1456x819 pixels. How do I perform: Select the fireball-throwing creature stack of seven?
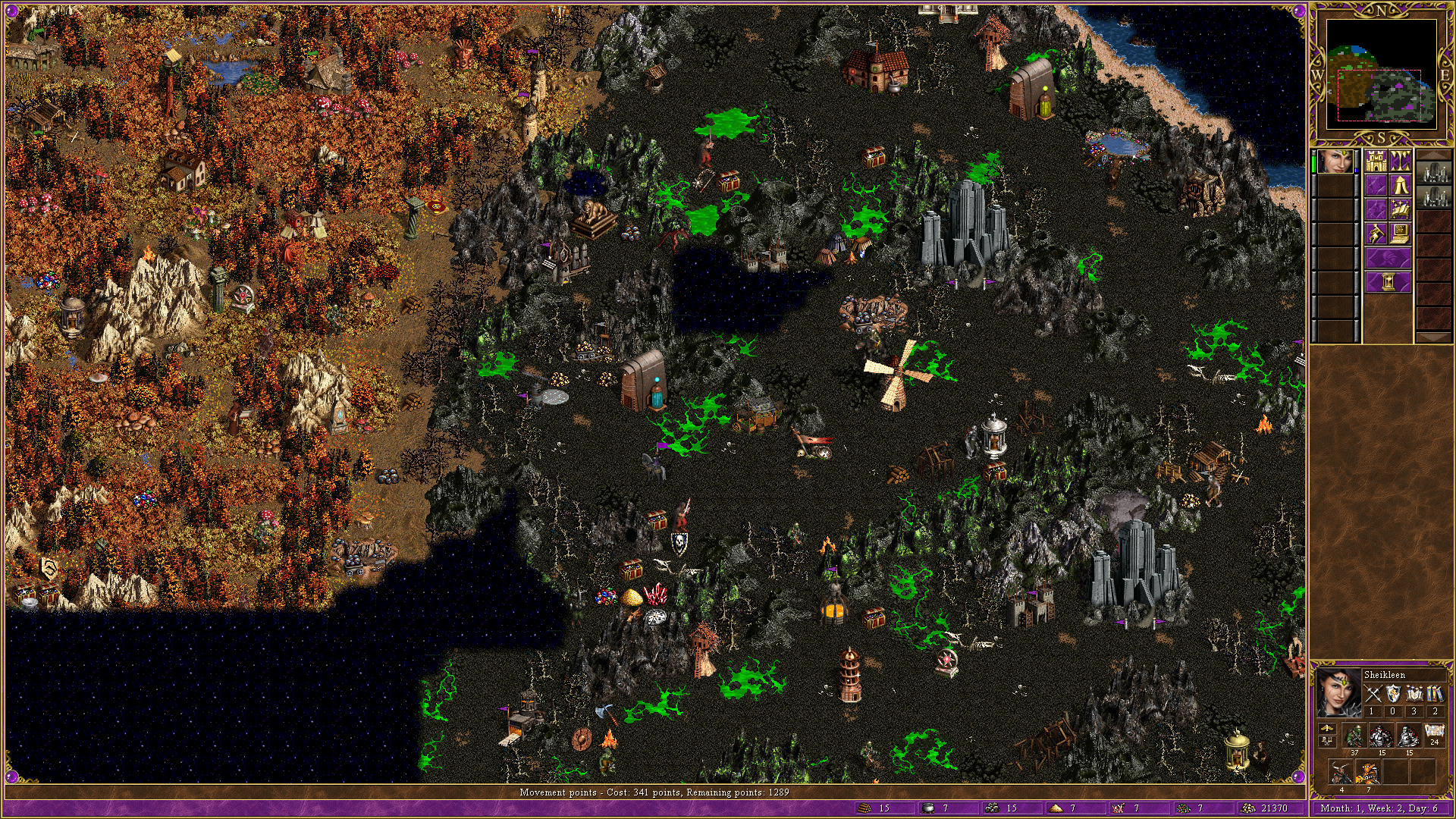[x=1369, y=772]
